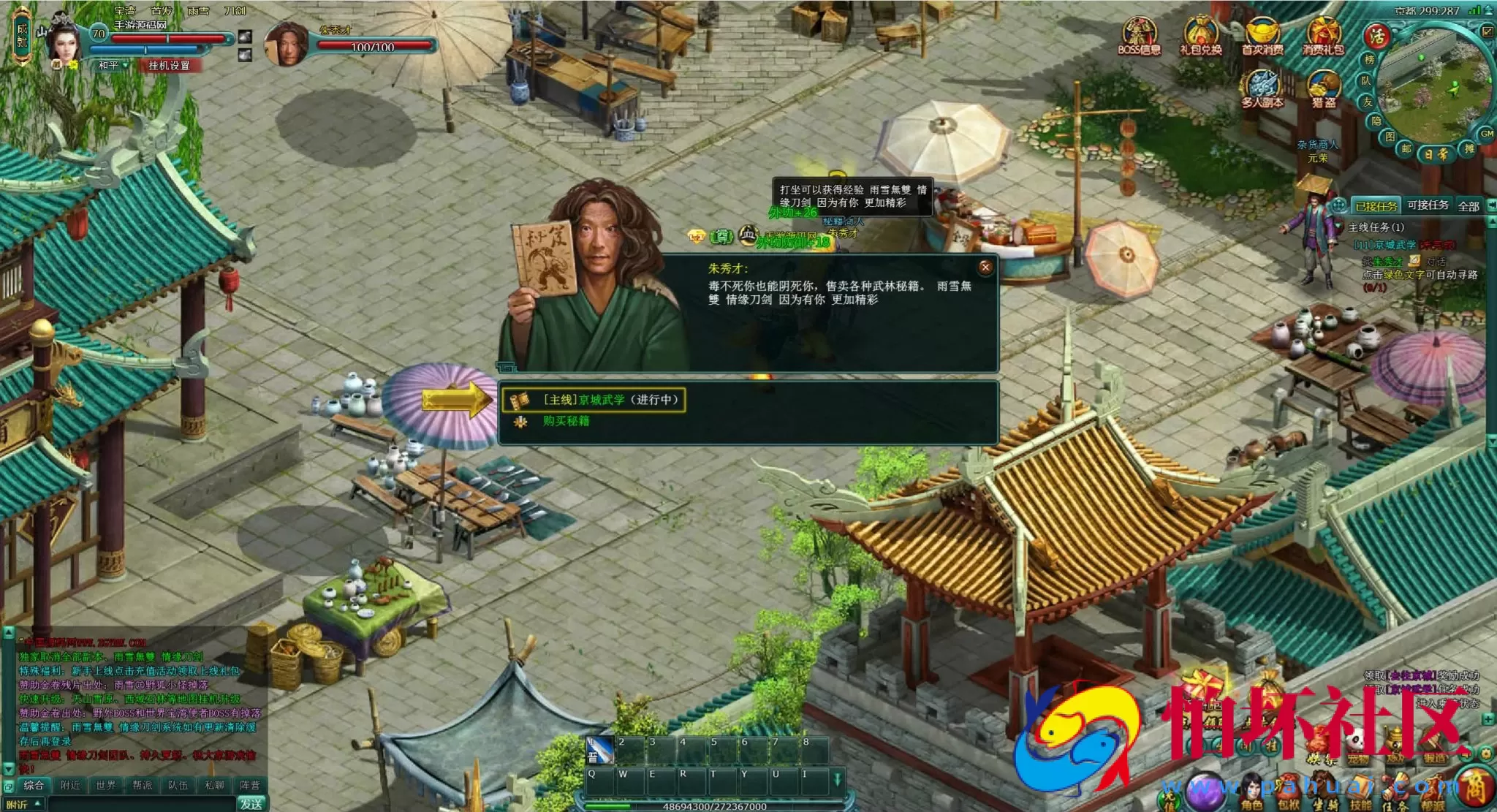Open the 邮 mail button beside the minimap
1497x812 pixels.
coord(1406,149)
